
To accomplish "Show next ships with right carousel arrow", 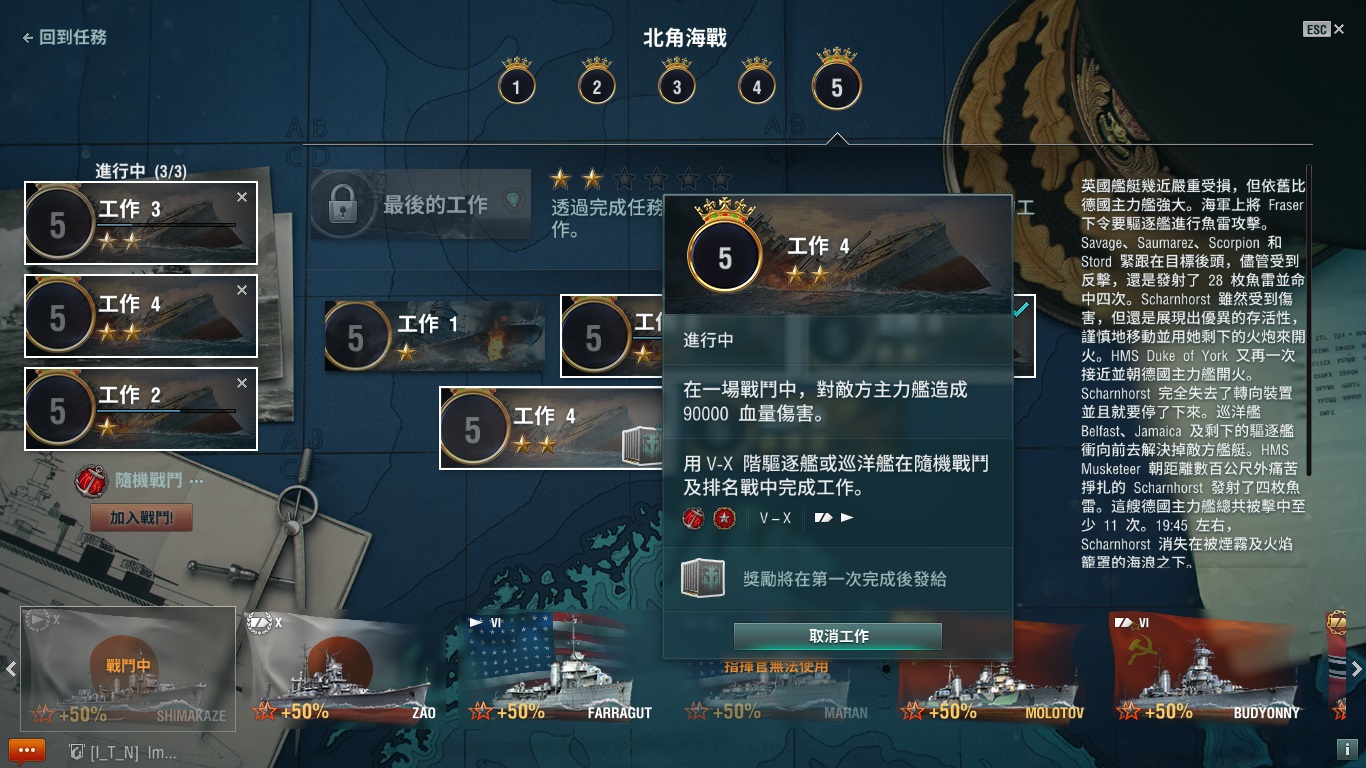I will point(1356,669).
